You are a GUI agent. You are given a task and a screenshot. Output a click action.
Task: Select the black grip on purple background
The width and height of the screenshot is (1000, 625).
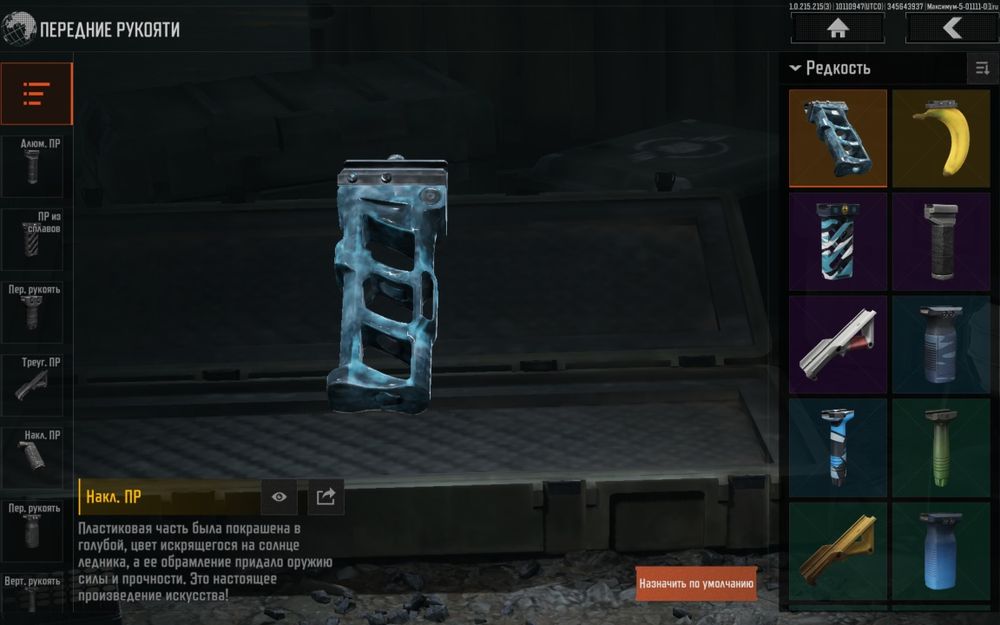940,242
